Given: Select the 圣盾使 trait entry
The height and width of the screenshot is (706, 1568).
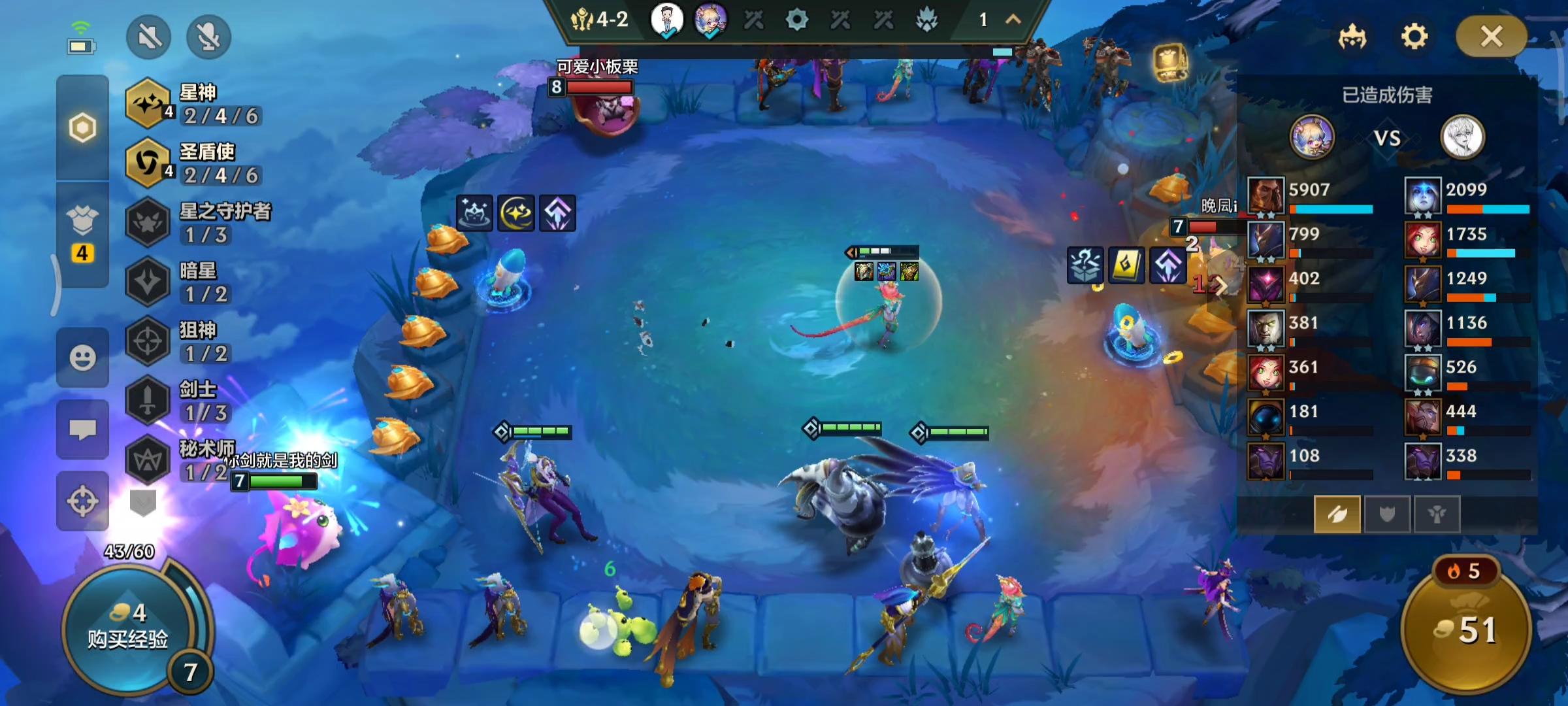Looking at the screenshot, I should [x=195, y=163].
